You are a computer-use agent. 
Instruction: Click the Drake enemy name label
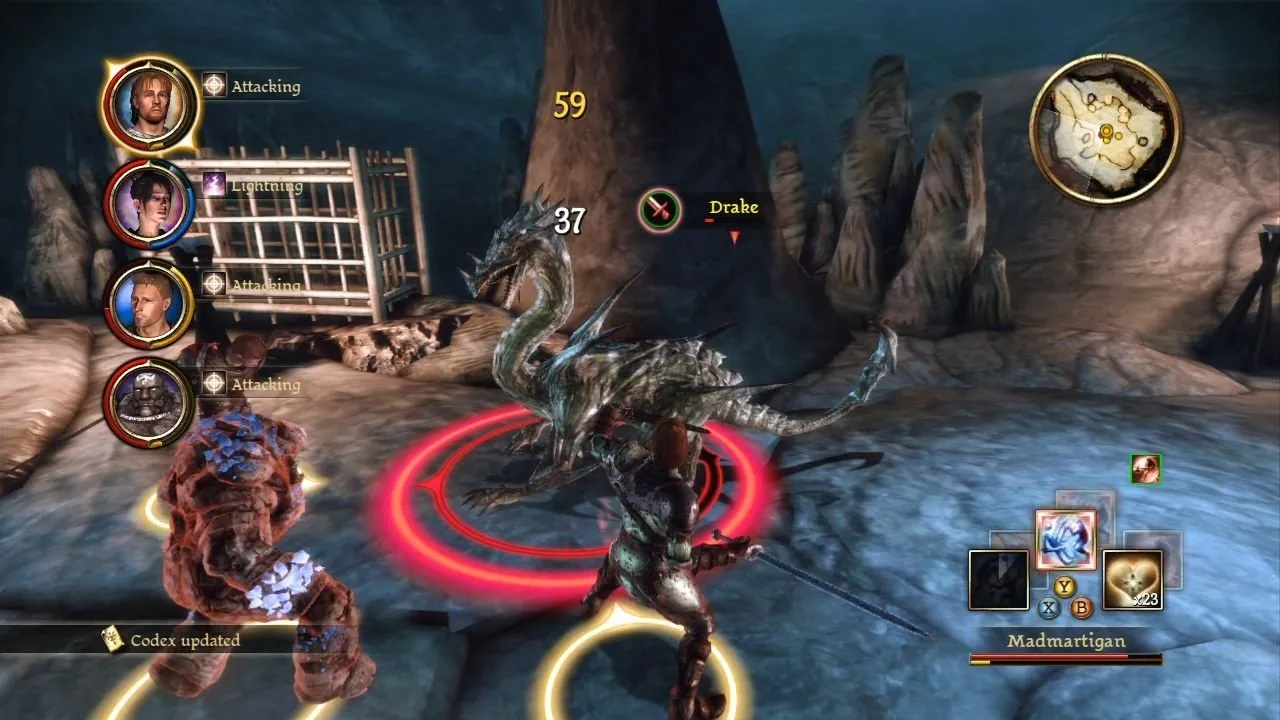tap(733, 207)
